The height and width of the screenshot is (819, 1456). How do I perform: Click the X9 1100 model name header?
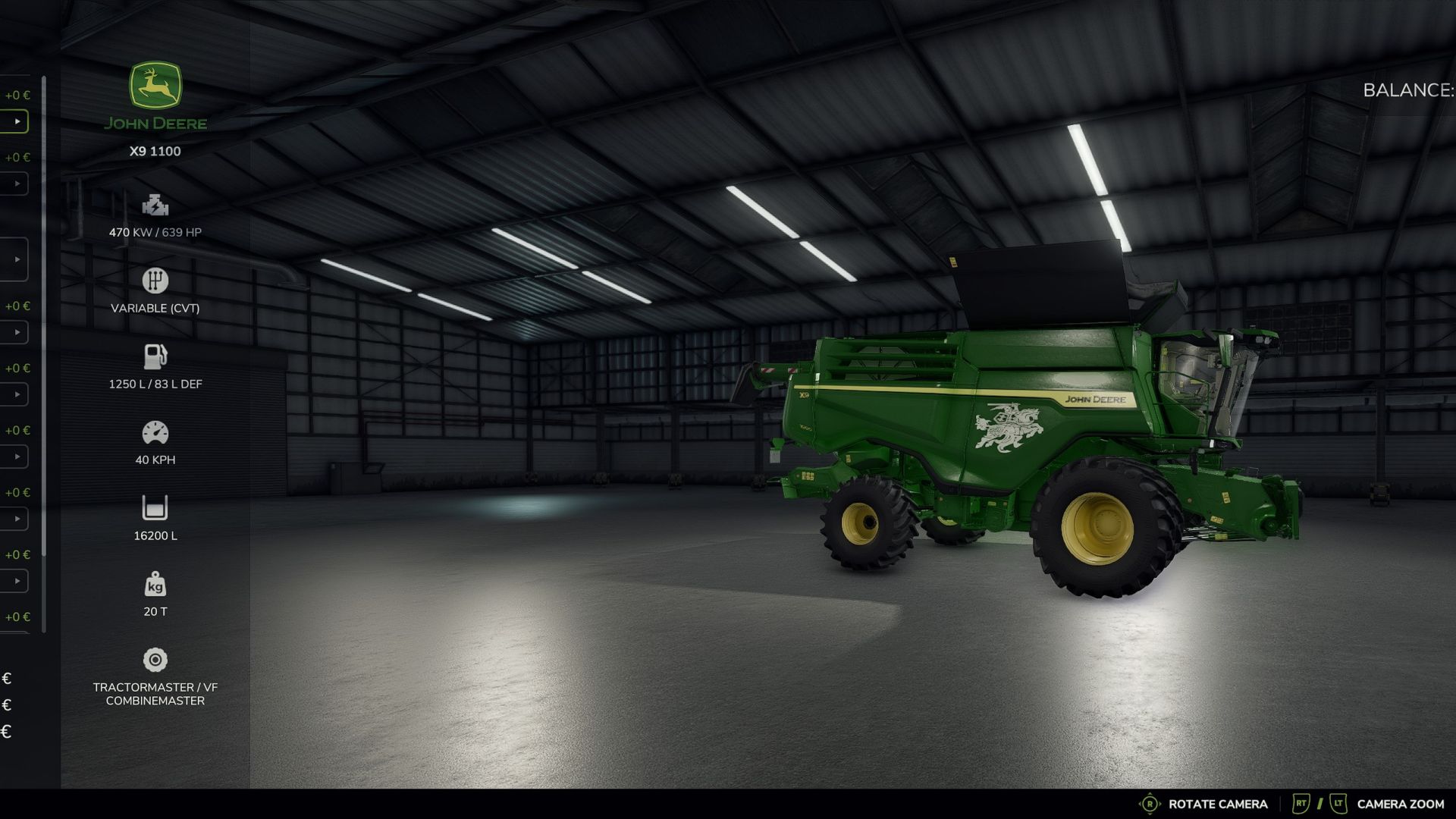pyautogui.click(x=155, y=150)
